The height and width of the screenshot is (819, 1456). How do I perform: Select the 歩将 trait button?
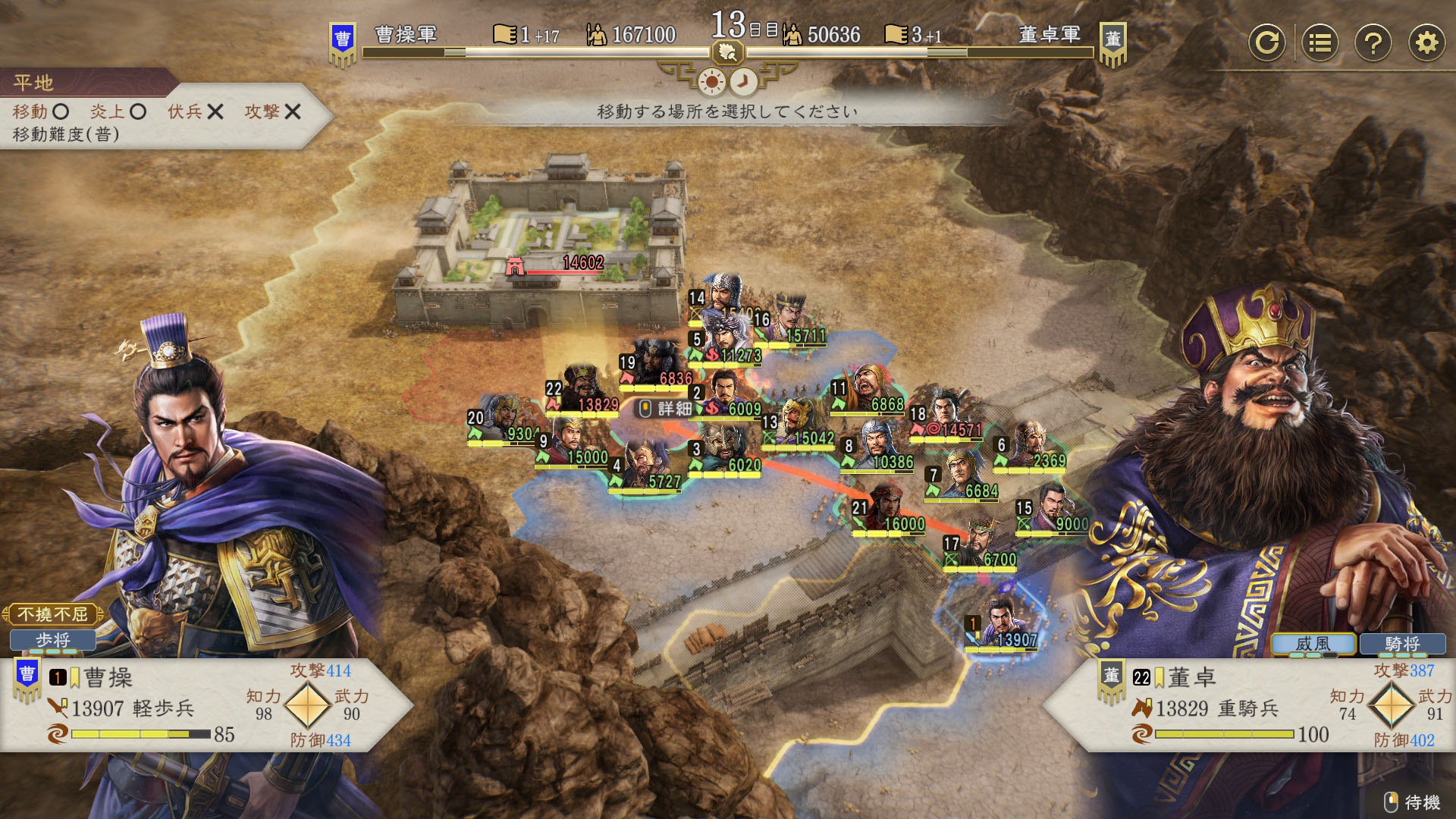tap(53, 641)
